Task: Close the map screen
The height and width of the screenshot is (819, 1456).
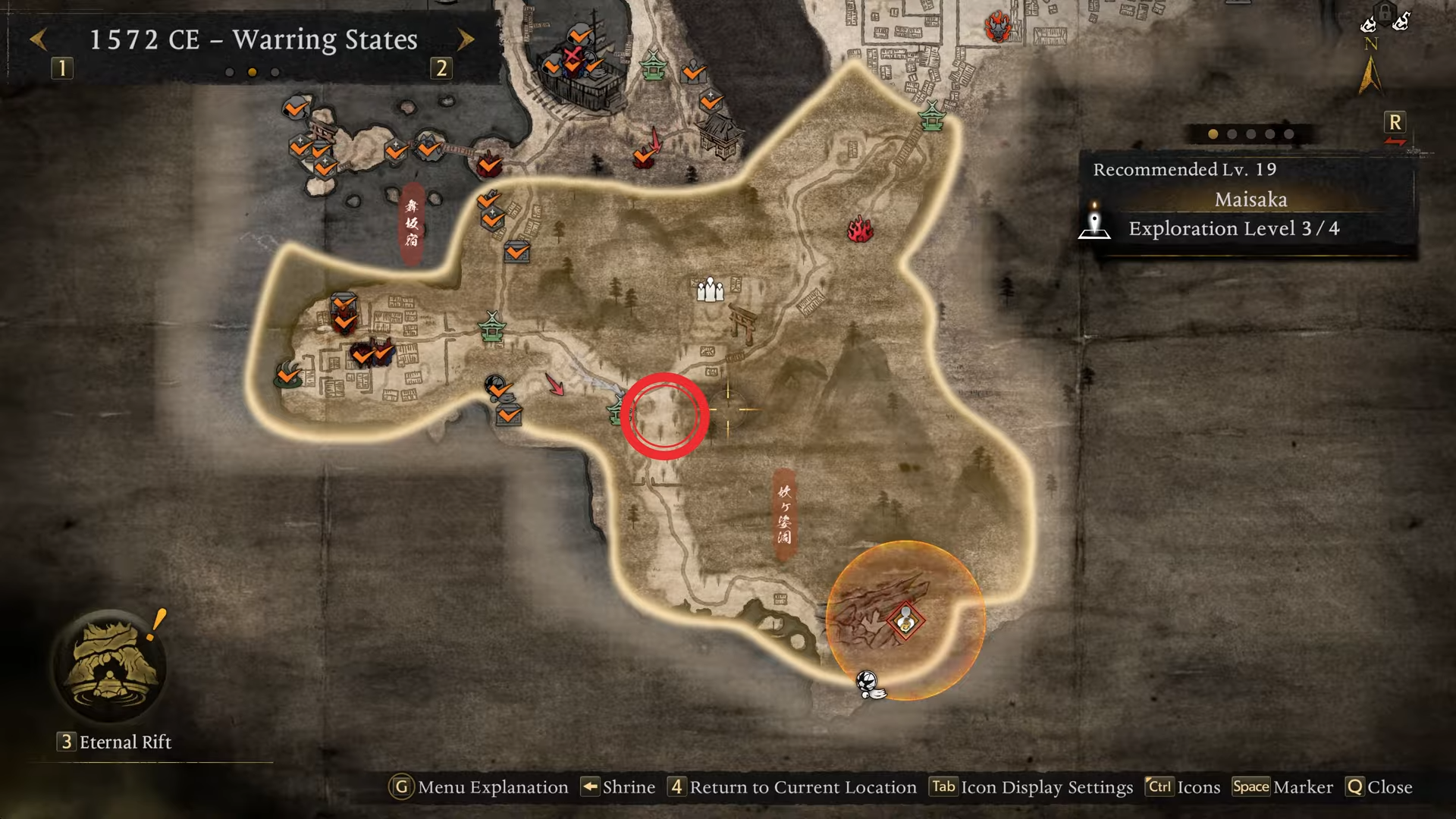Action: tap(1379, 787)
